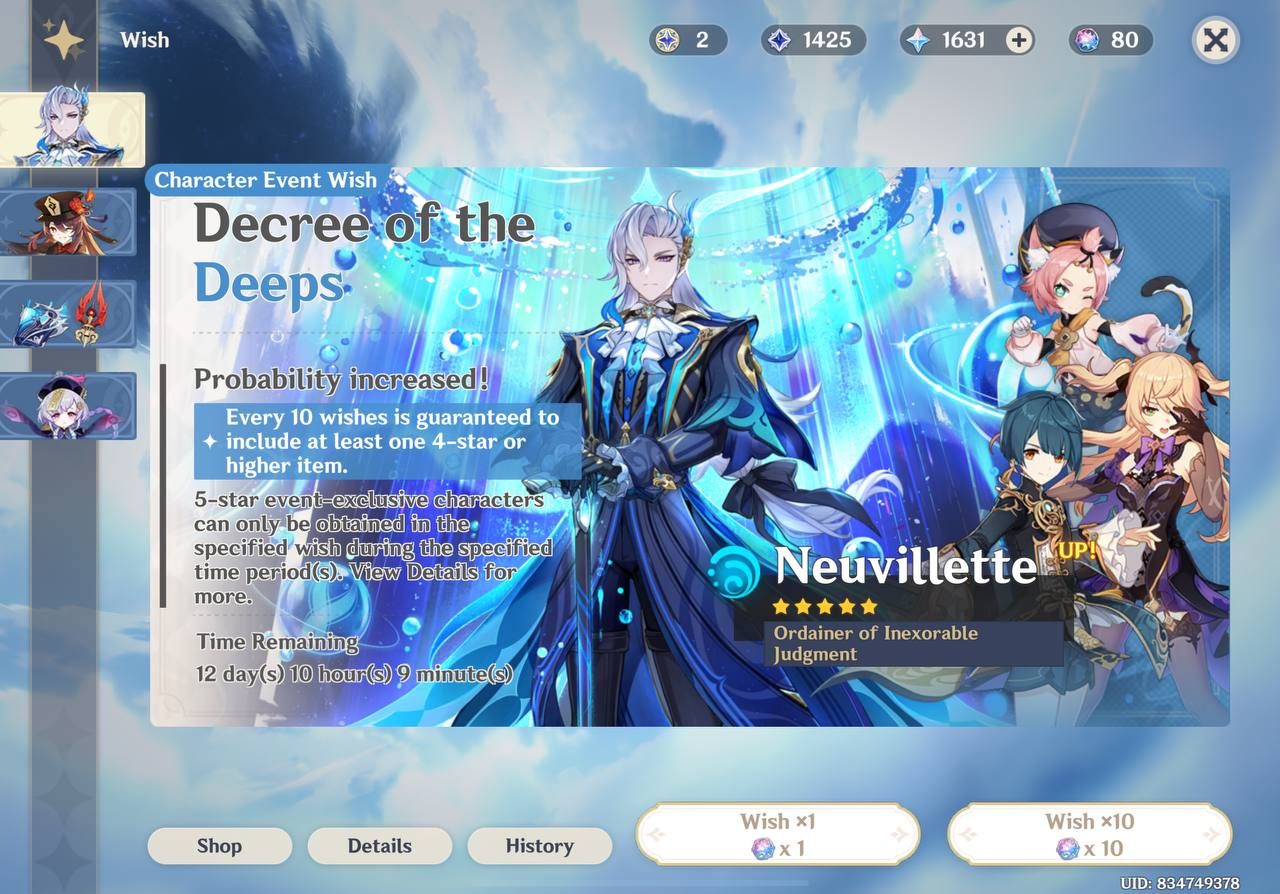Click the five-star rating under Neuvillette
1280x894 pixels.
point(824,606)
